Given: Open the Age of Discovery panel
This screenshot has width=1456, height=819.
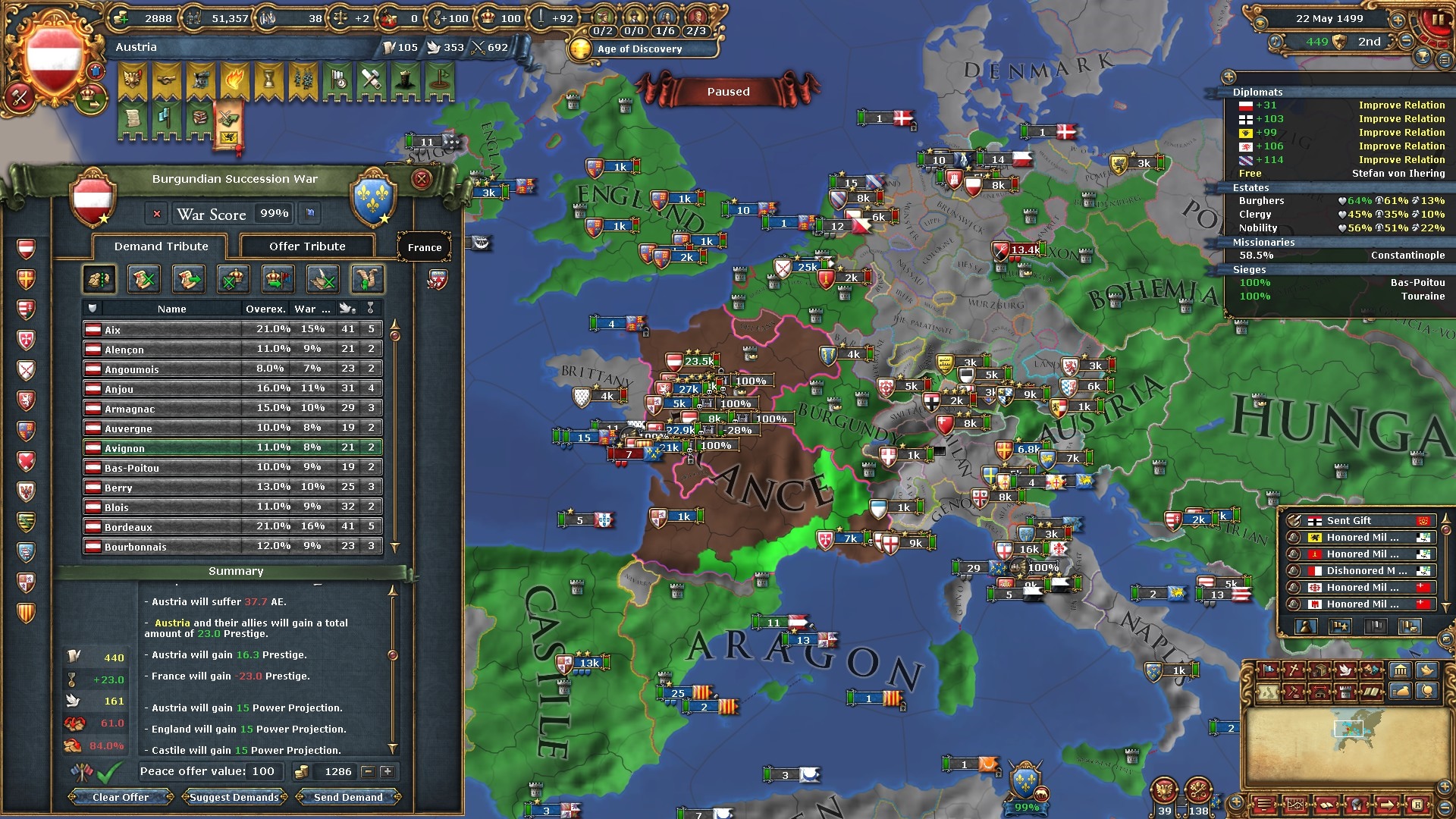Looking at the screenshot, I should pos(639,49).
